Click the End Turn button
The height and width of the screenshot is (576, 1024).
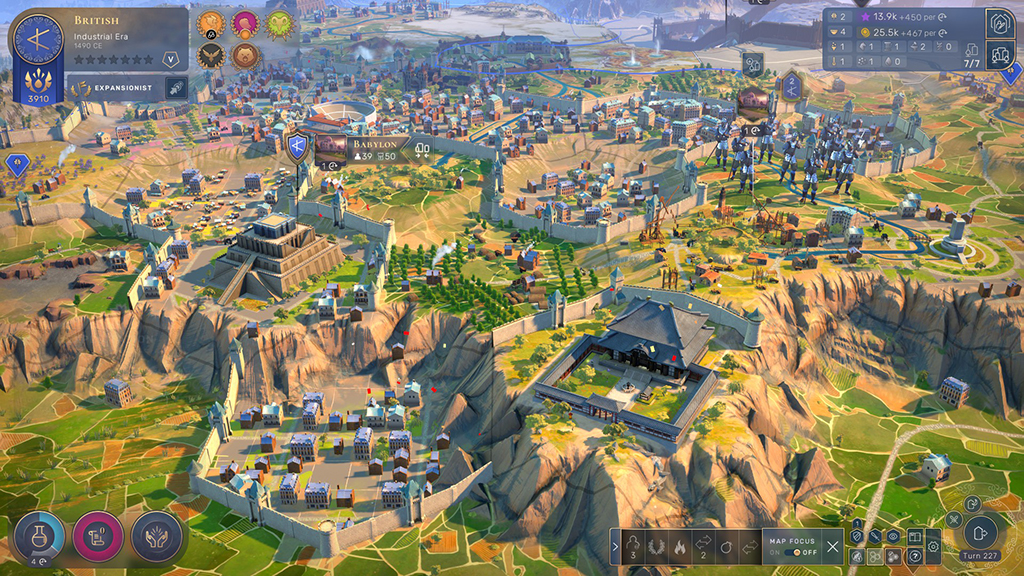(x=981, y=533)
